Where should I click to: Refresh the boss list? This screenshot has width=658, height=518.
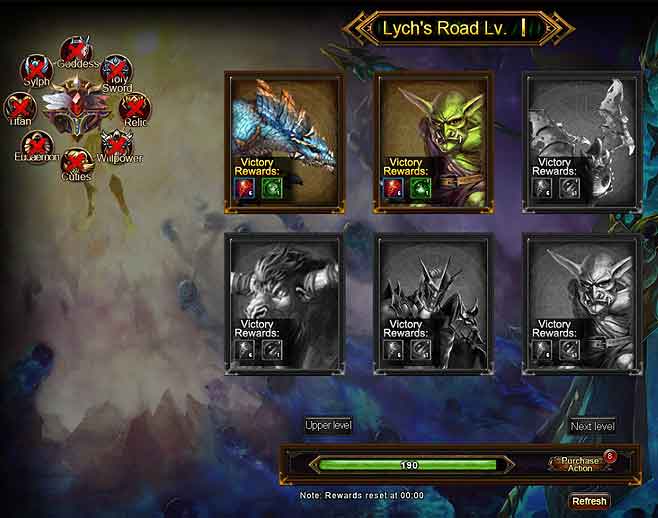tap(589, 501)
